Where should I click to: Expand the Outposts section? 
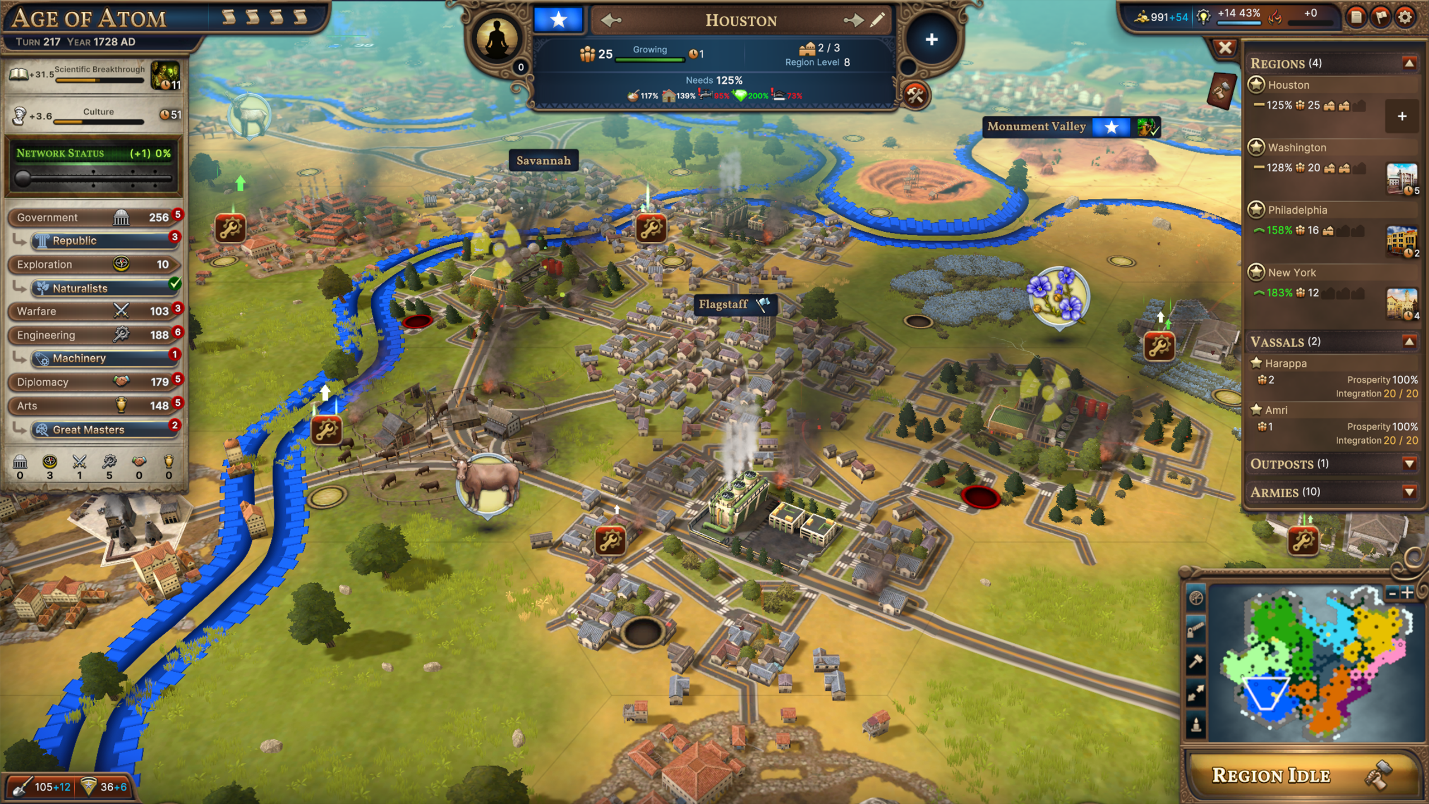click(x=1409, y=464)
